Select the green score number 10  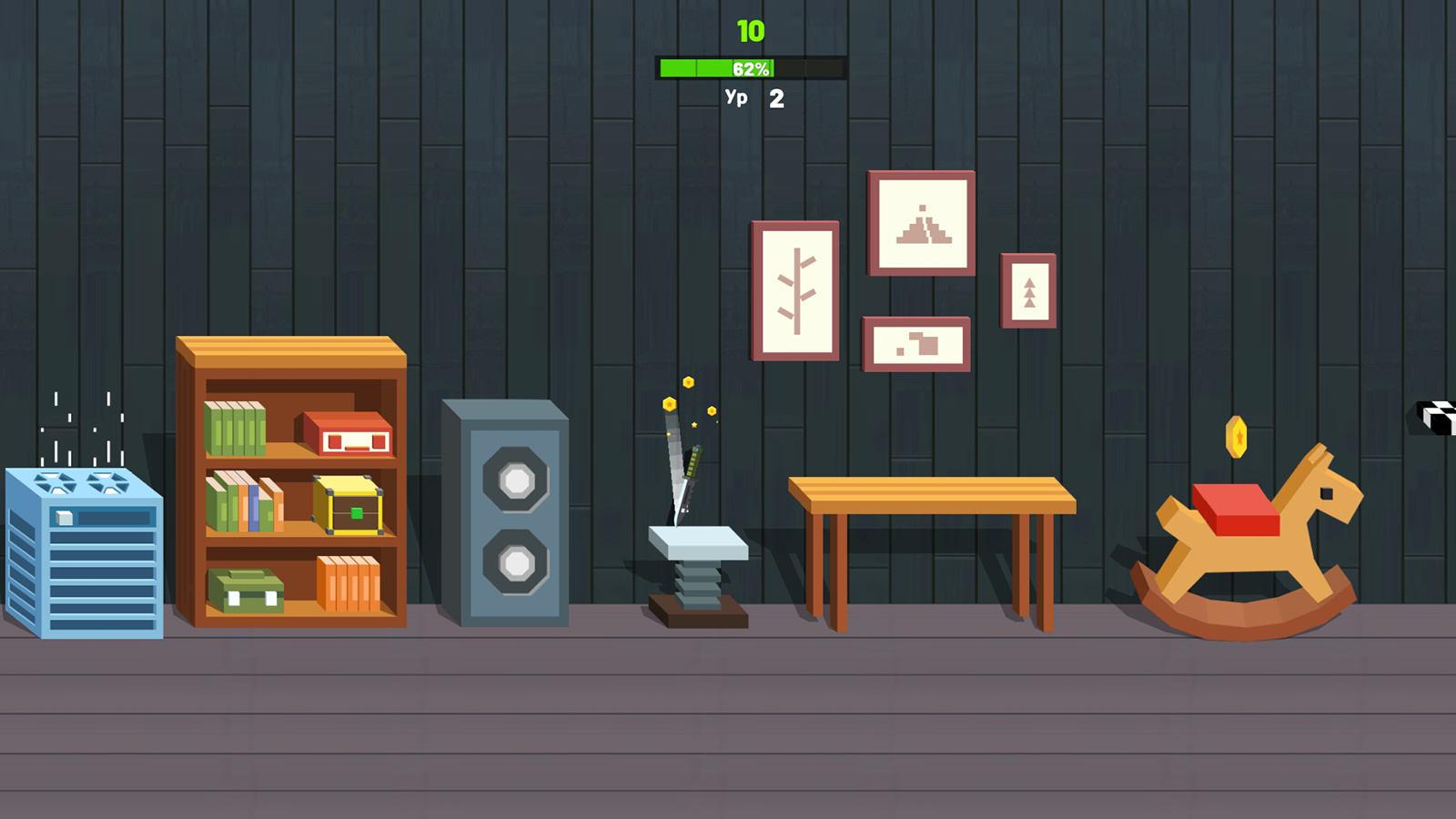(x=752, y=30)
